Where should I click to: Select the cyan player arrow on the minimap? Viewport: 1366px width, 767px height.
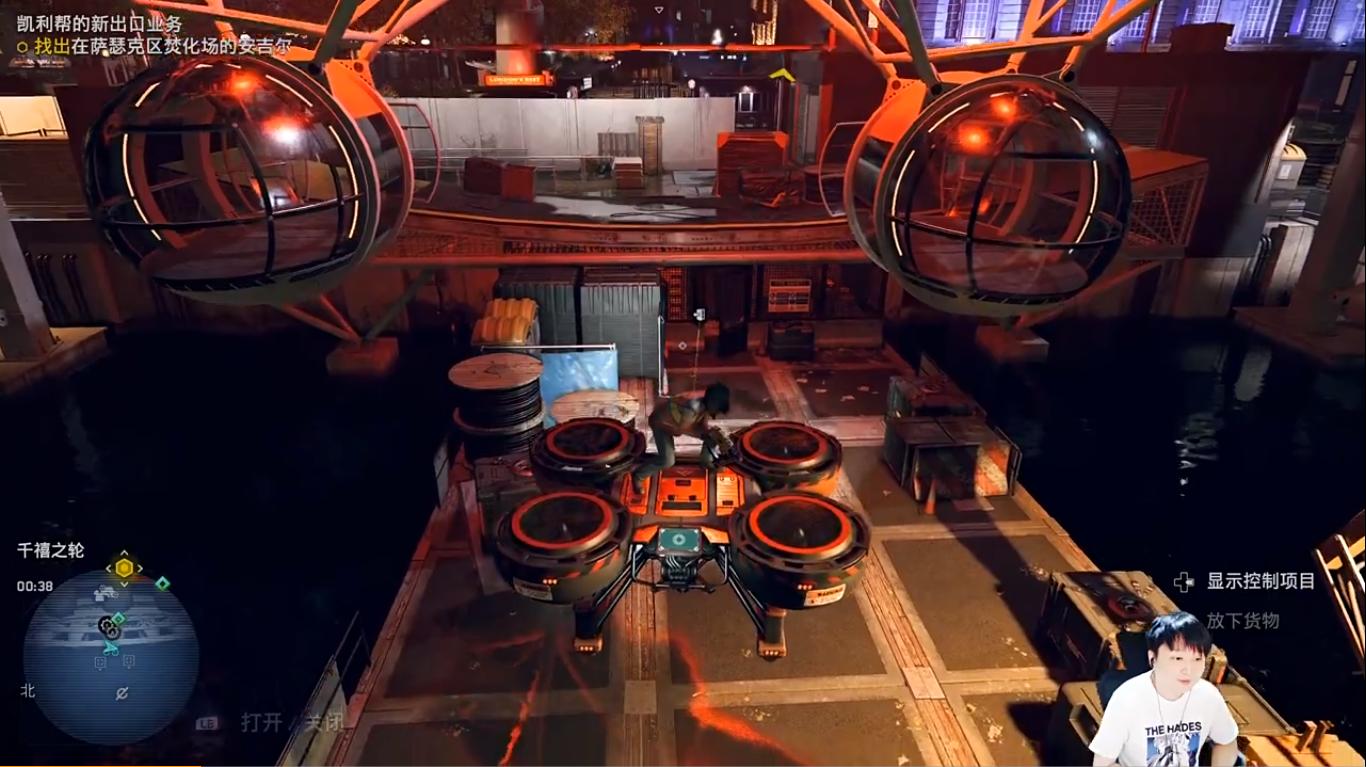point(112,649)
